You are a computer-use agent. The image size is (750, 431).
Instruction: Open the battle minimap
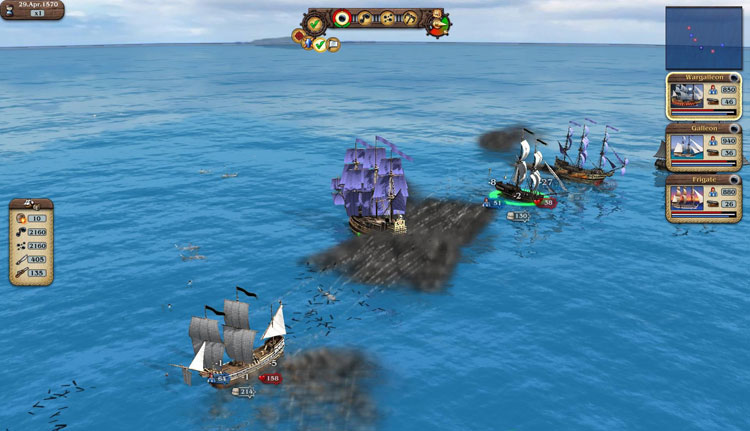[x=704, y=37]
